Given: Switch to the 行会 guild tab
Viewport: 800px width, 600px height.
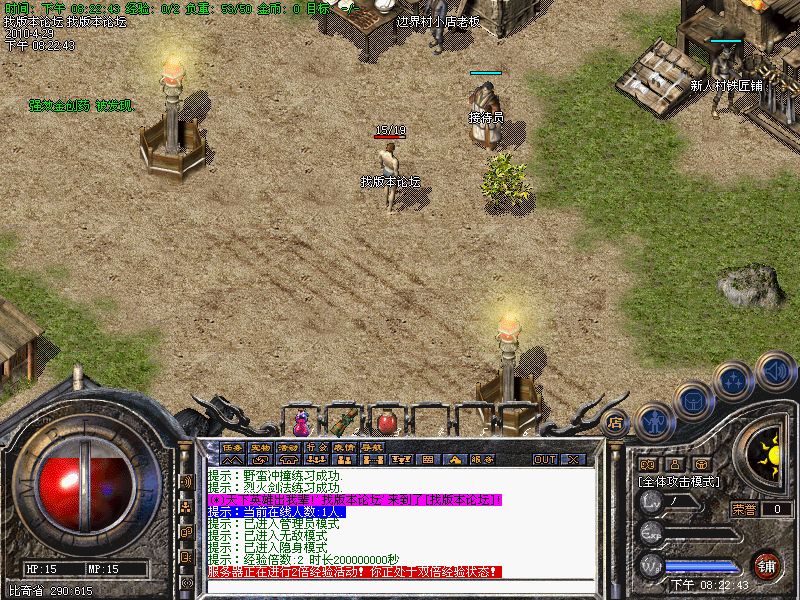Looking at the screenshot, I should pos(317,447).
